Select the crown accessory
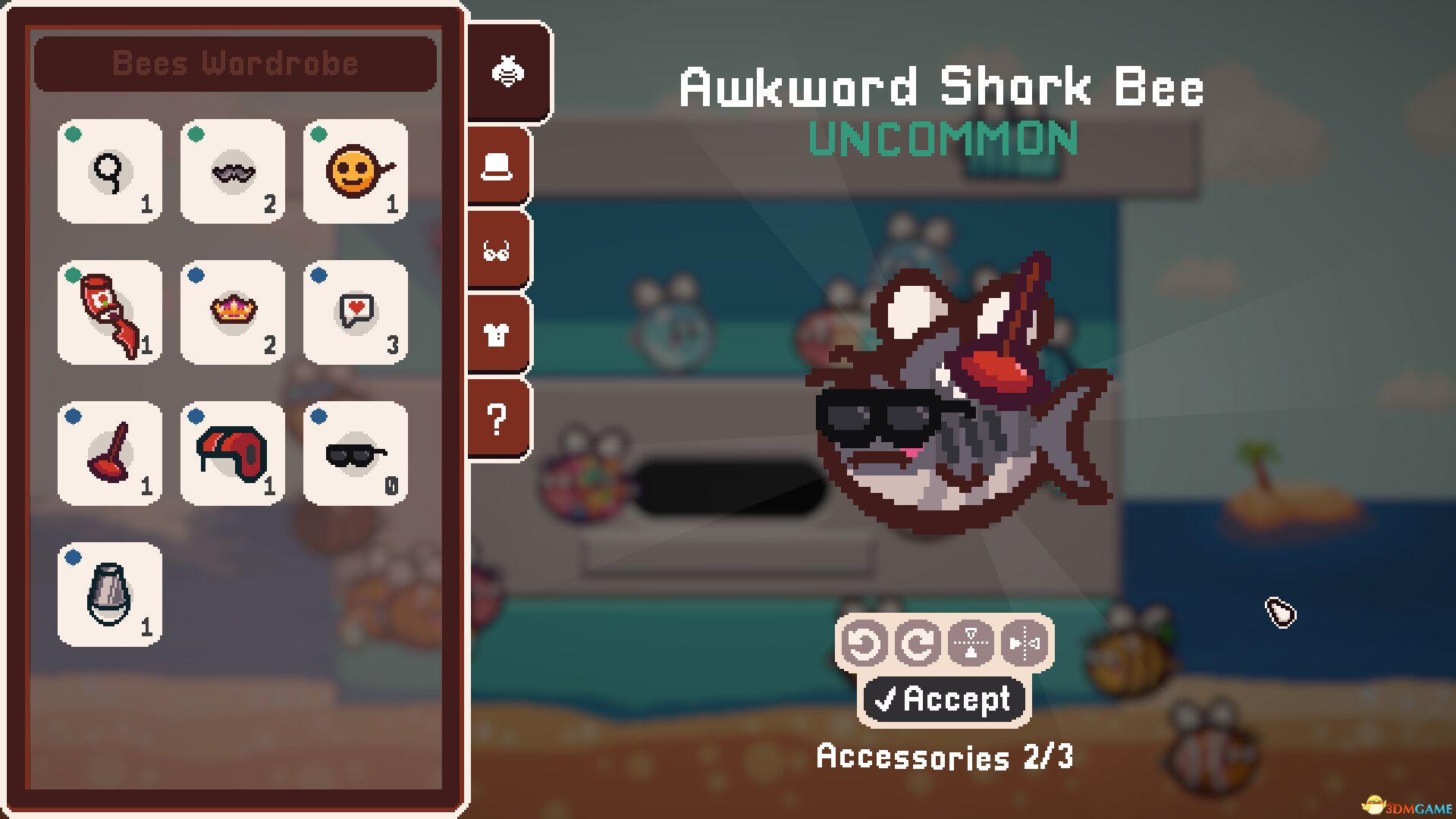This screenshot has height=819, width=1456. click(232, 313)
